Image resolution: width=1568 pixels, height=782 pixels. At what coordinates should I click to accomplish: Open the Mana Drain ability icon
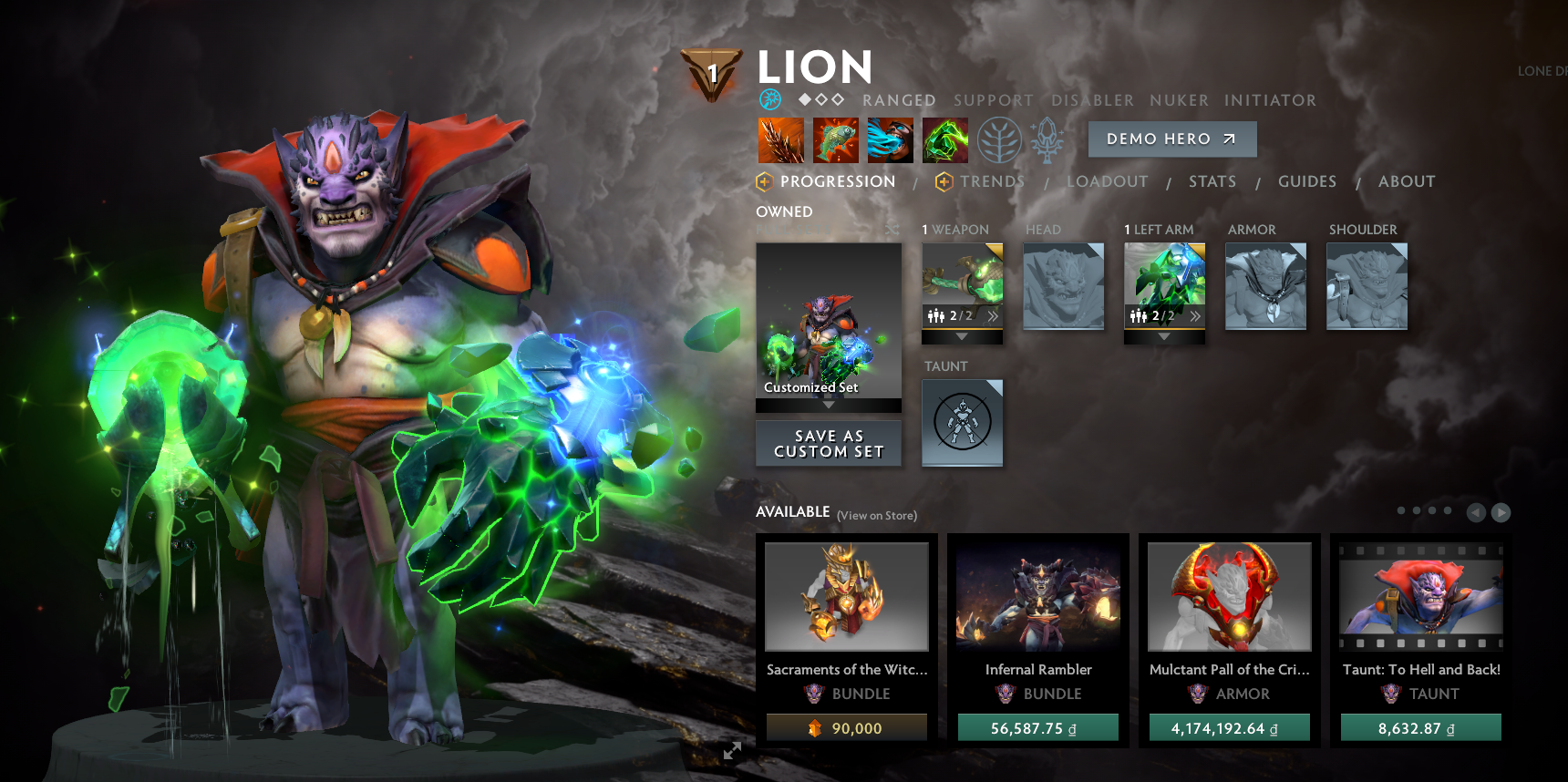[889, 139]
